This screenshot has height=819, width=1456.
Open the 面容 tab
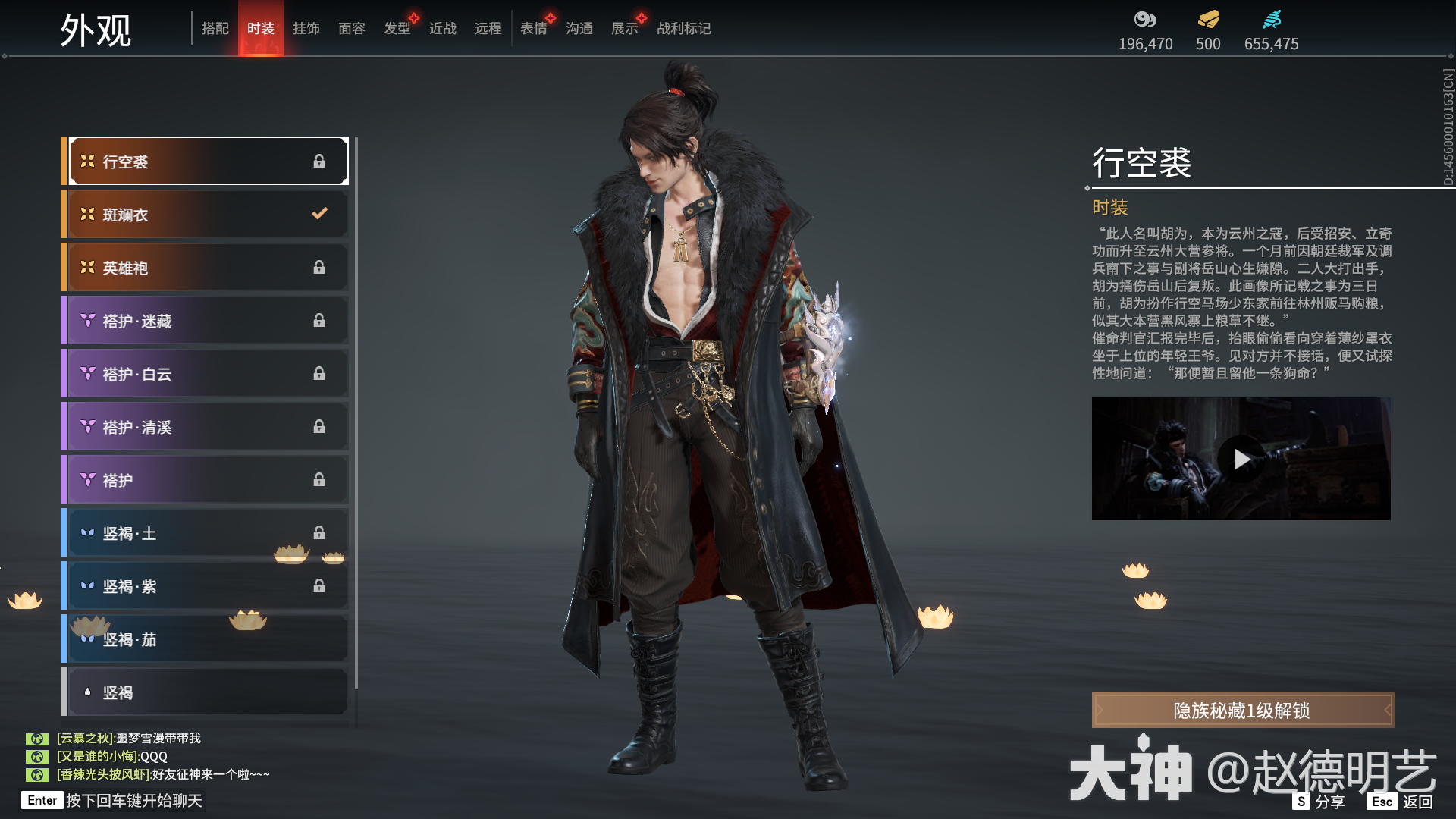[x=352, y=28]
